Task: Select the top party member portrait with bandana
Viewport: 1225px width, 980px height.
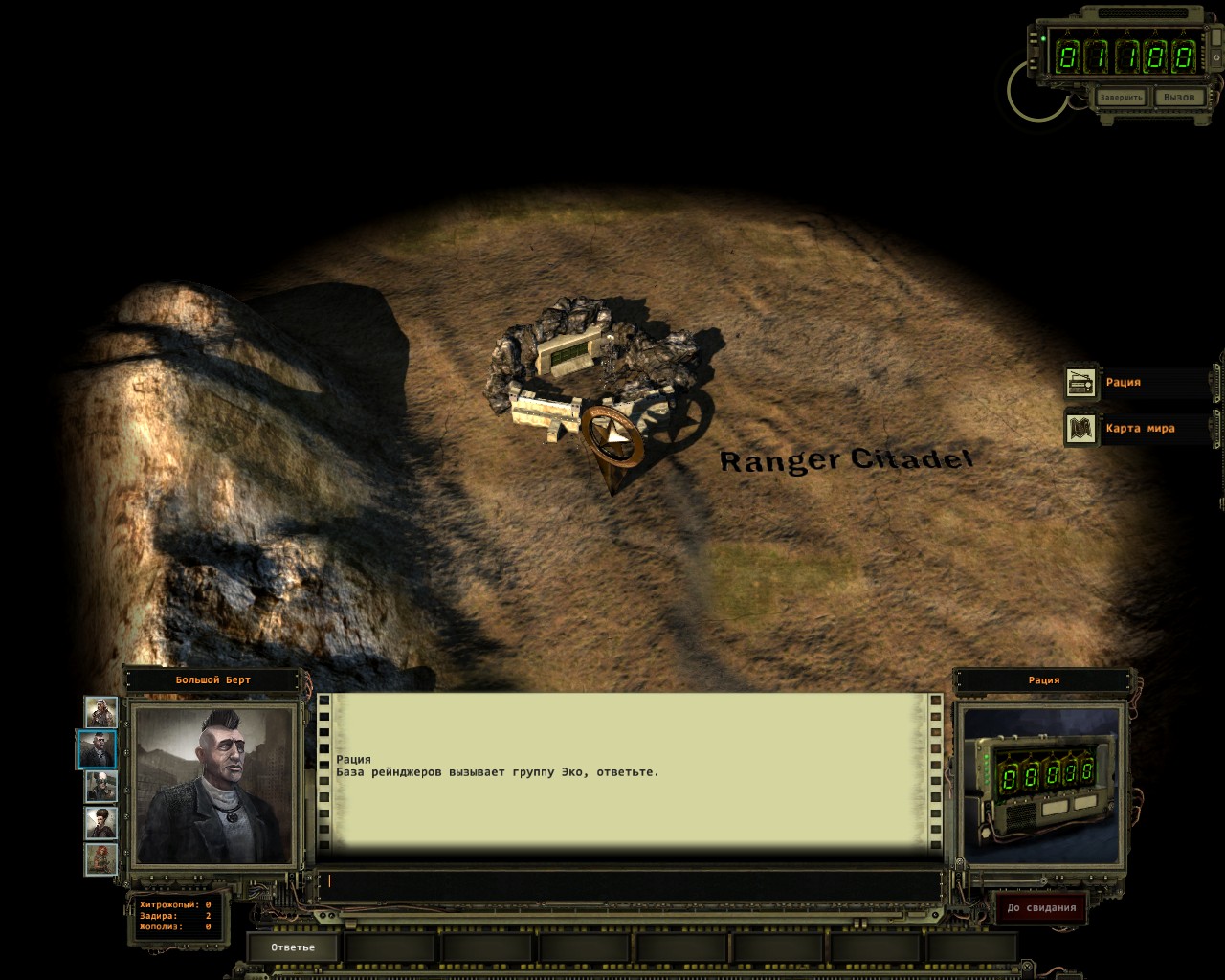Action: (x=100, y=711)
